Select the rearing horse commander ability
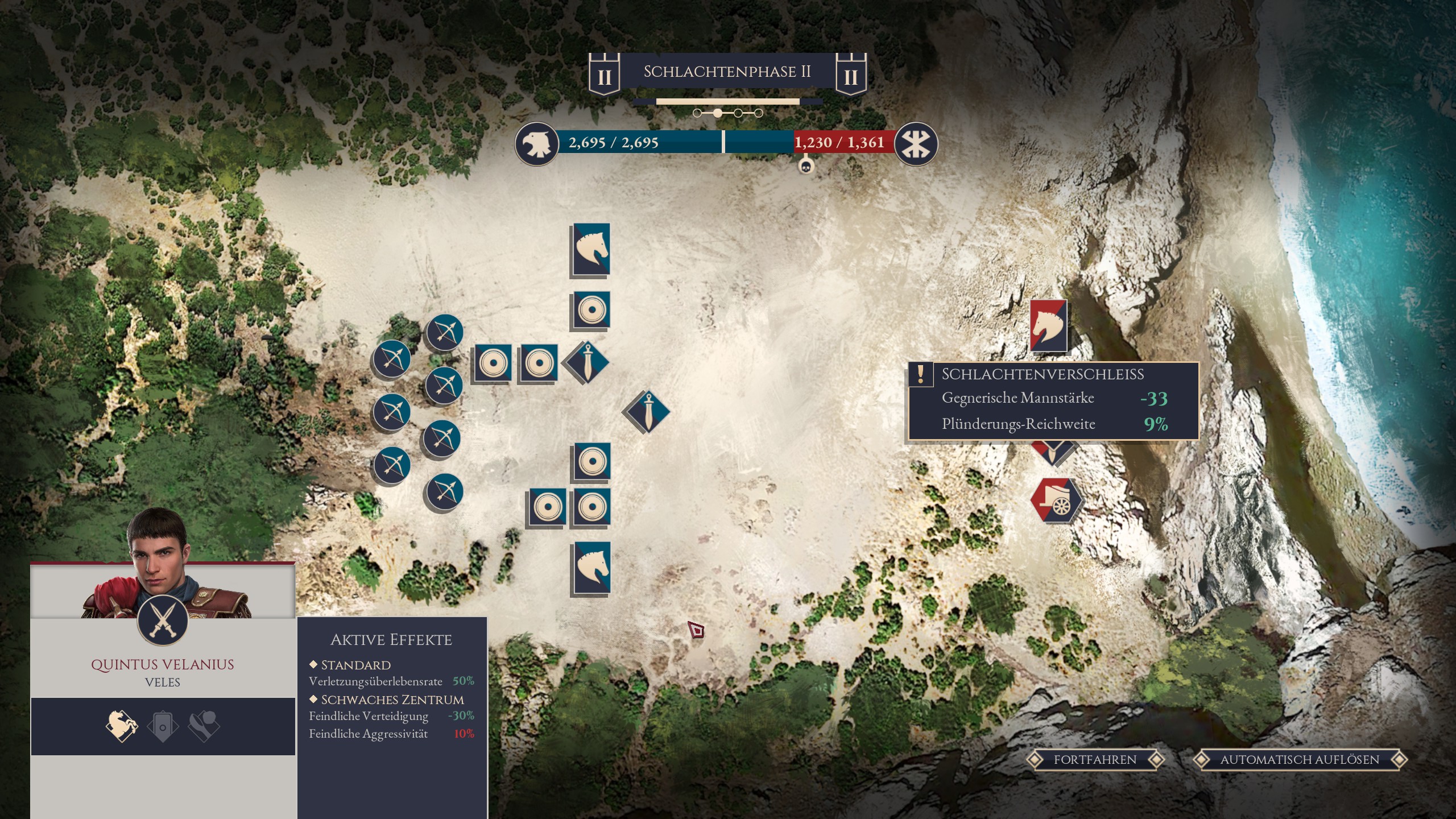 [122, 726]
